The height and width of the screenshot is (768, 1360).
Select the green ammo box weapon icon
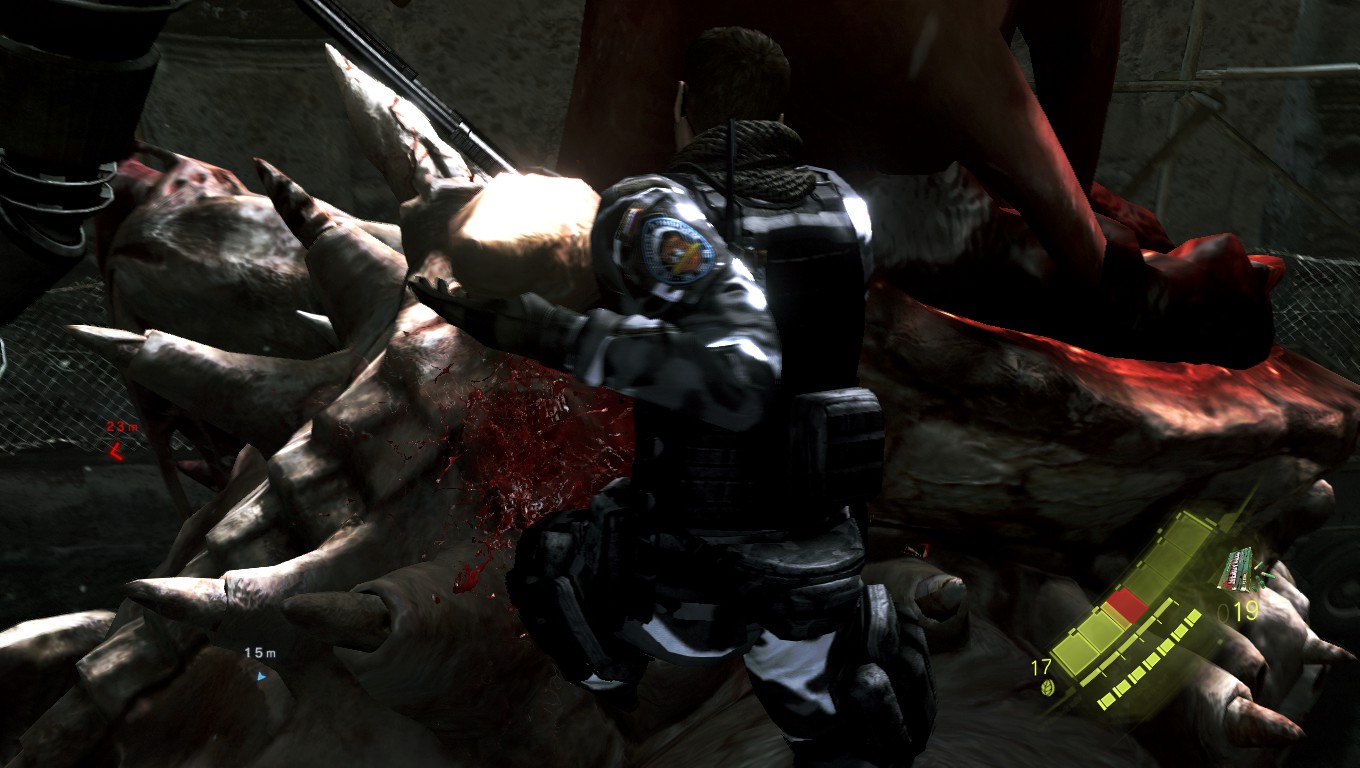click(x=1235, y=568)
